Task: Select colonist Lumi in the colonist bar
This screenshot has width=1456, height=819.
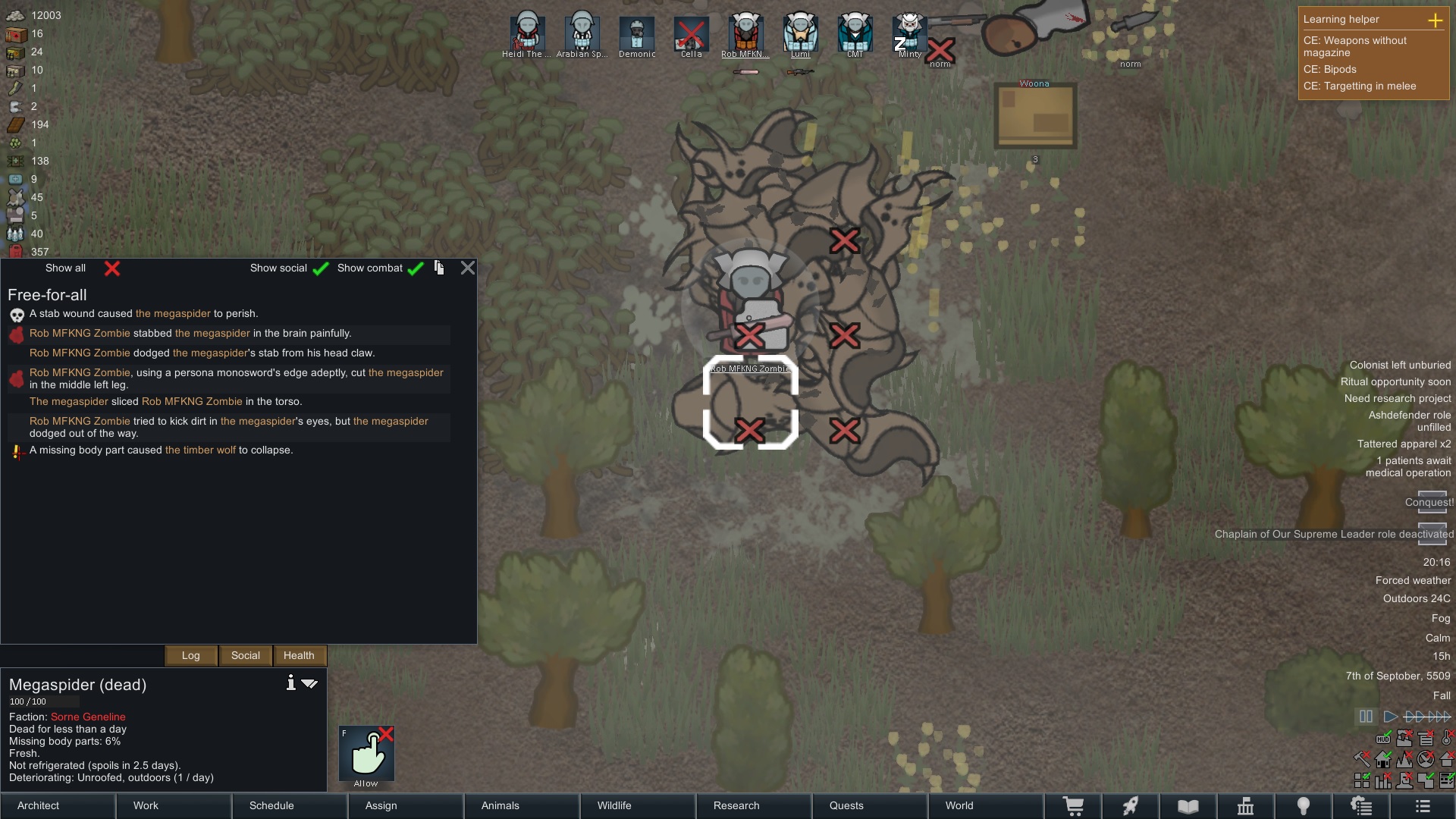Action: (x=800, y=34)
